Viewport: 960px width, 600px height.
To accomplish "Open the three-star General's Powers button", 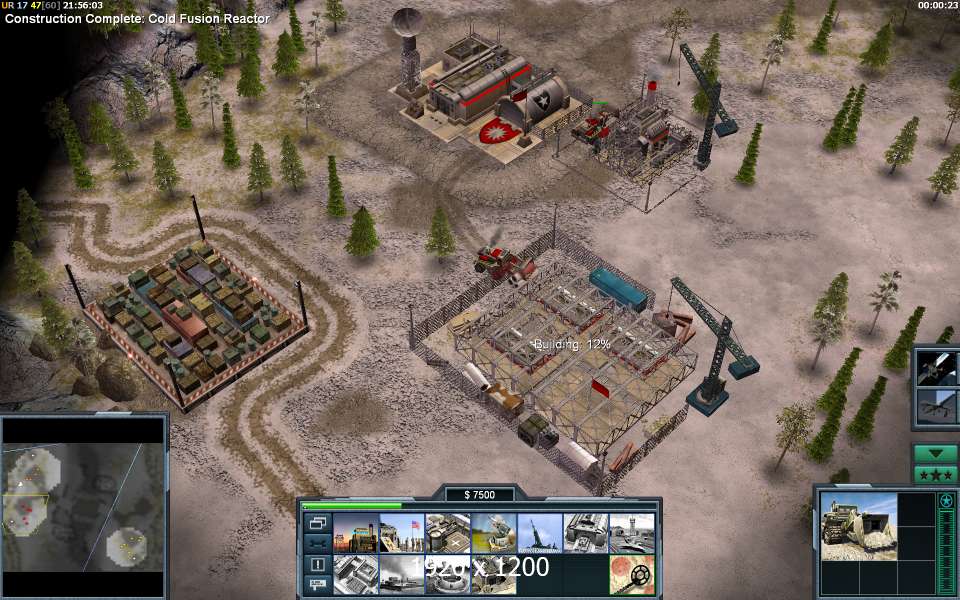I will point(934,473).
